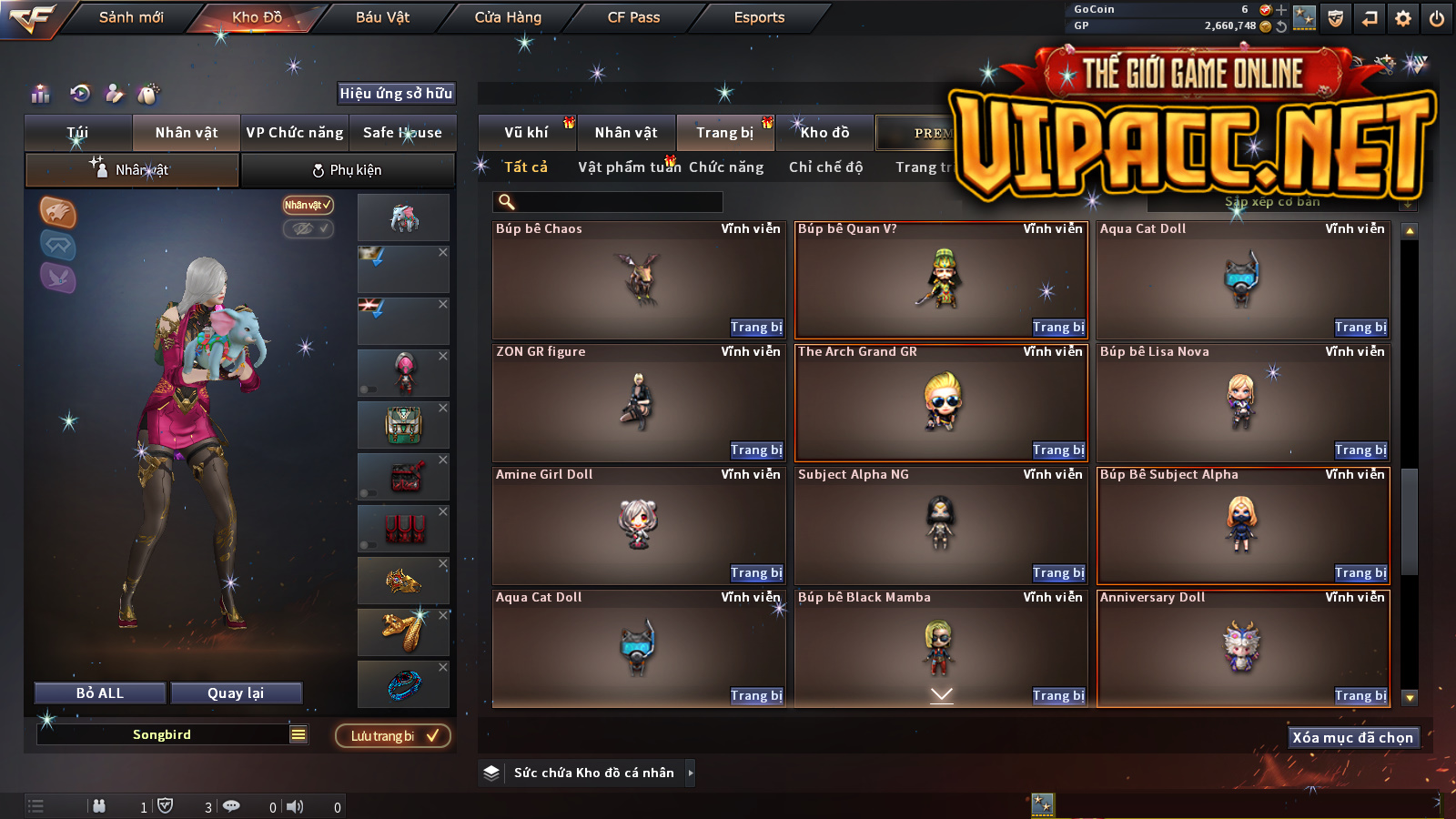Click Xóa mục đã chọn button
Viewport: 1456px width, 819px height.
click(x=1352, y=738)
